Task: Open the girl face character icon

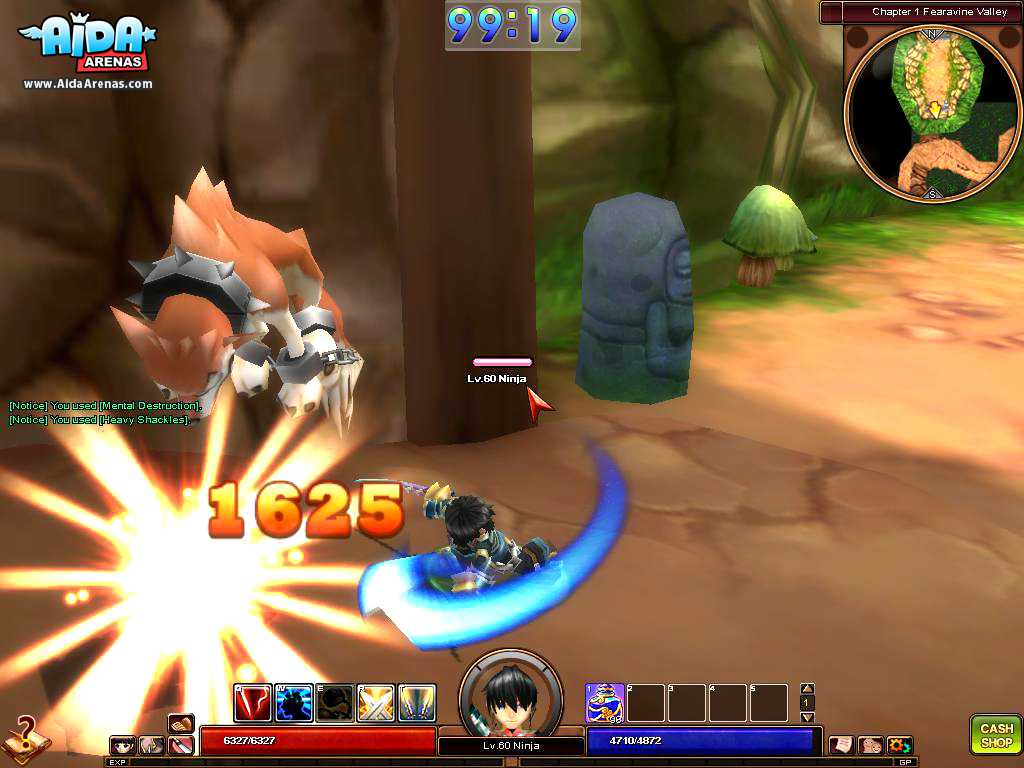Action: pyautogui.click(x=124, y=745)
